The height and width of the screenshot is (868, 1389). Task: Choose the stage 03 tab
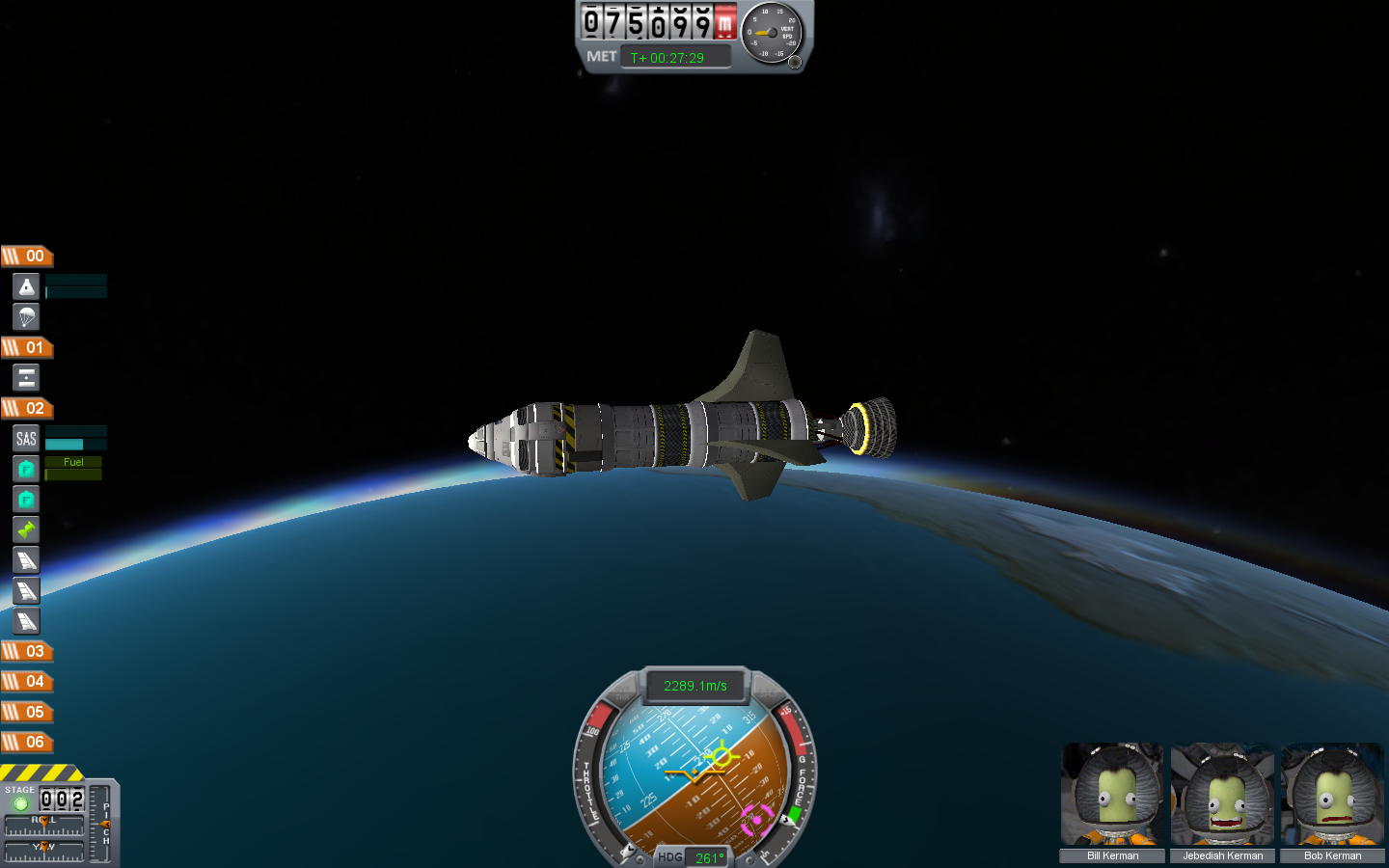[27, 651]
